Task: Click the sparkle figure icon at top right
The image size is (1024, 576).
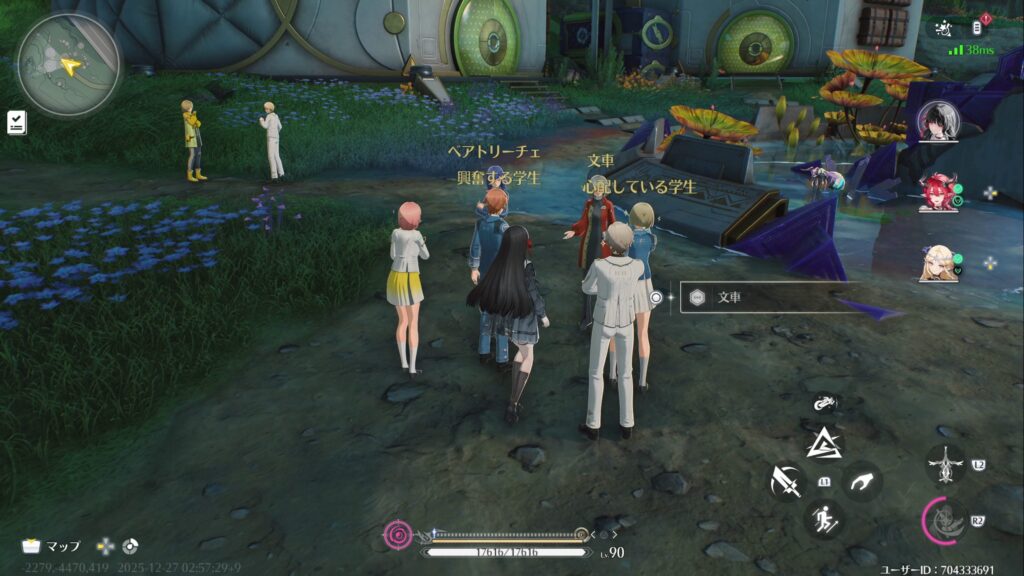Action: [x=942, y=28]
